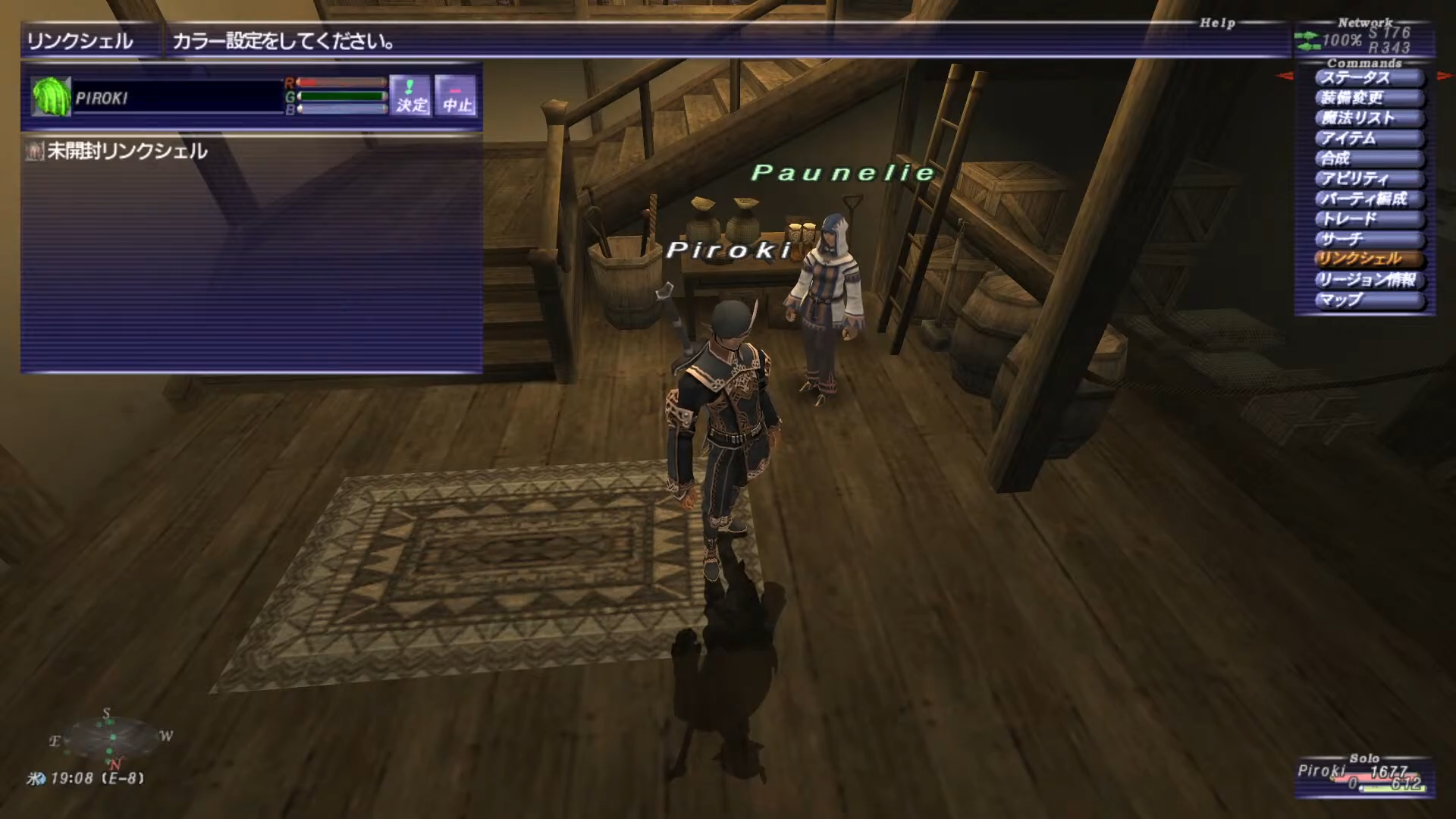Adjust the red (R) color slider
Image resolution: width=1456 pixels, height=819 pixels.
342,82
